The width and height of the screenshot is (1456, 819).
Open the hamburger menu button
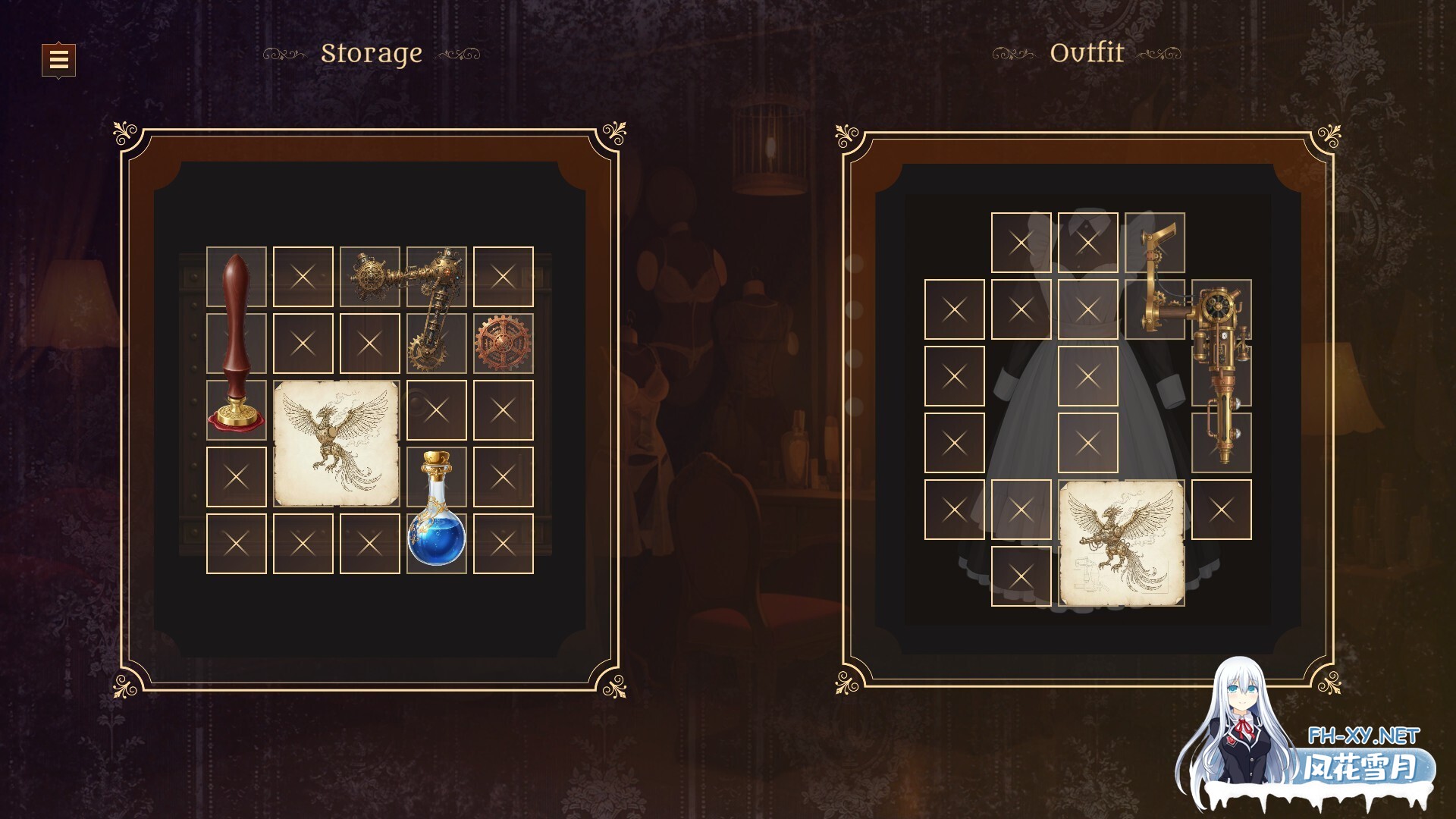(x=58, y=59)
